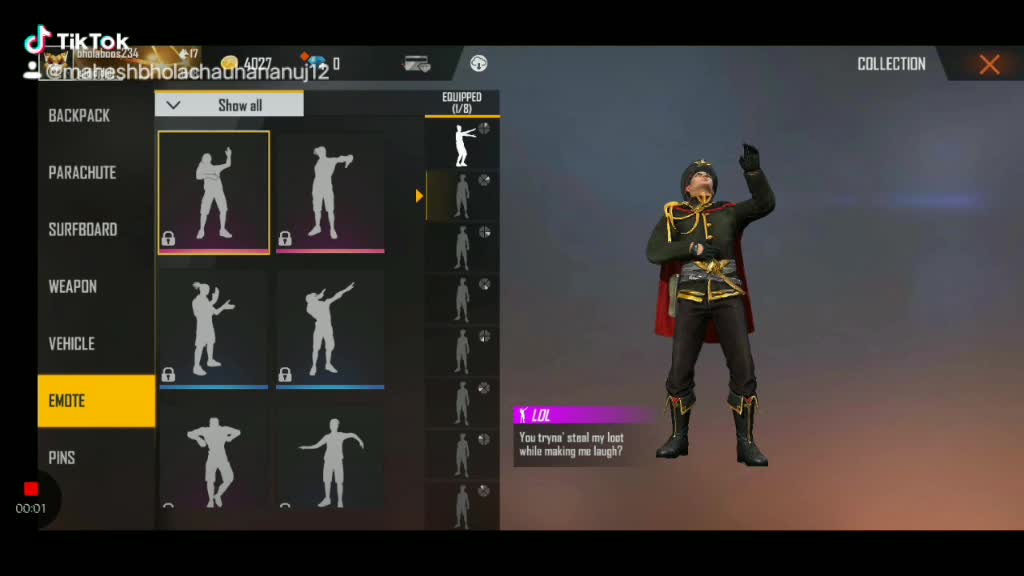Image resolution: width=1024 pixels, height=576 pixels.
Task: Switch to the Parachute category
Action: (x=82, y=173)
